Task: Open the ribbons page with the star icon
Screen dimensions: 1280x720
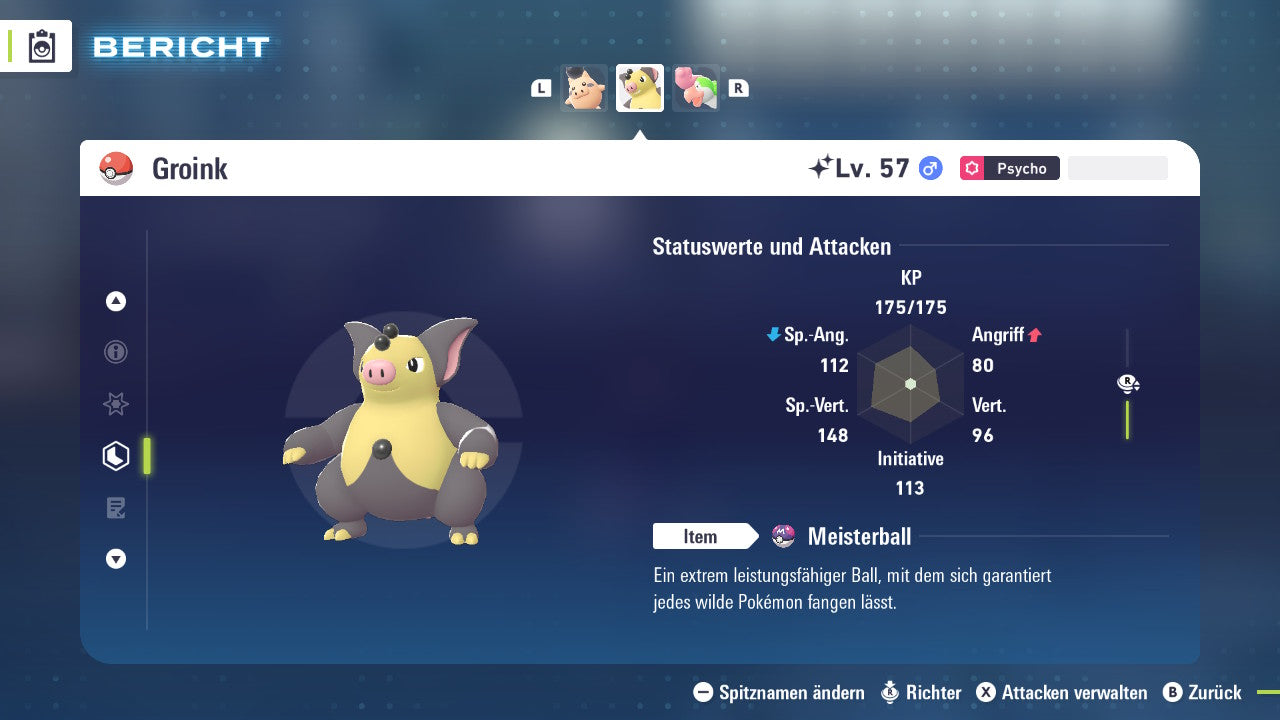Action: 116,404
